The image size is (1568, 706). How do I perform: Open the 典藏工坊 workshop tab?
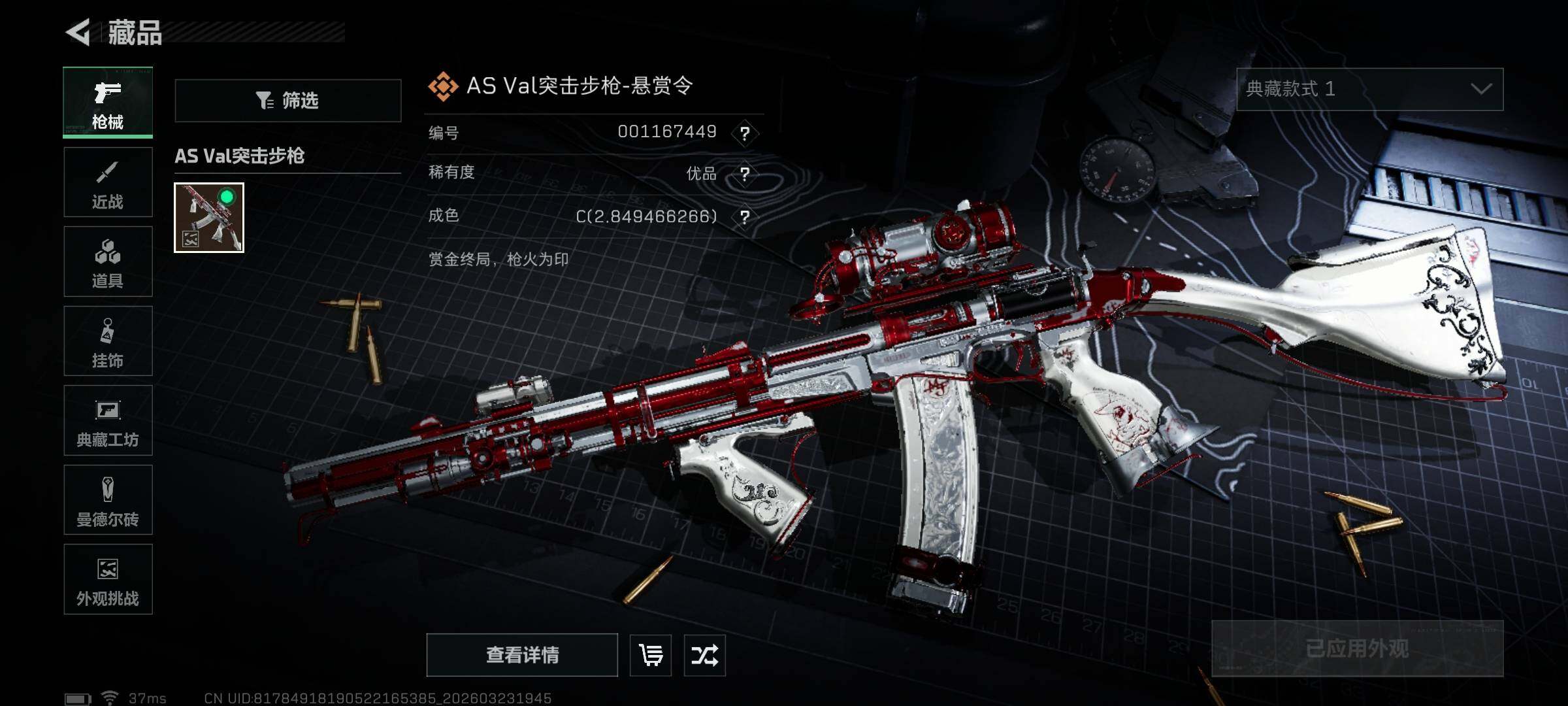[x=108, y=420]
